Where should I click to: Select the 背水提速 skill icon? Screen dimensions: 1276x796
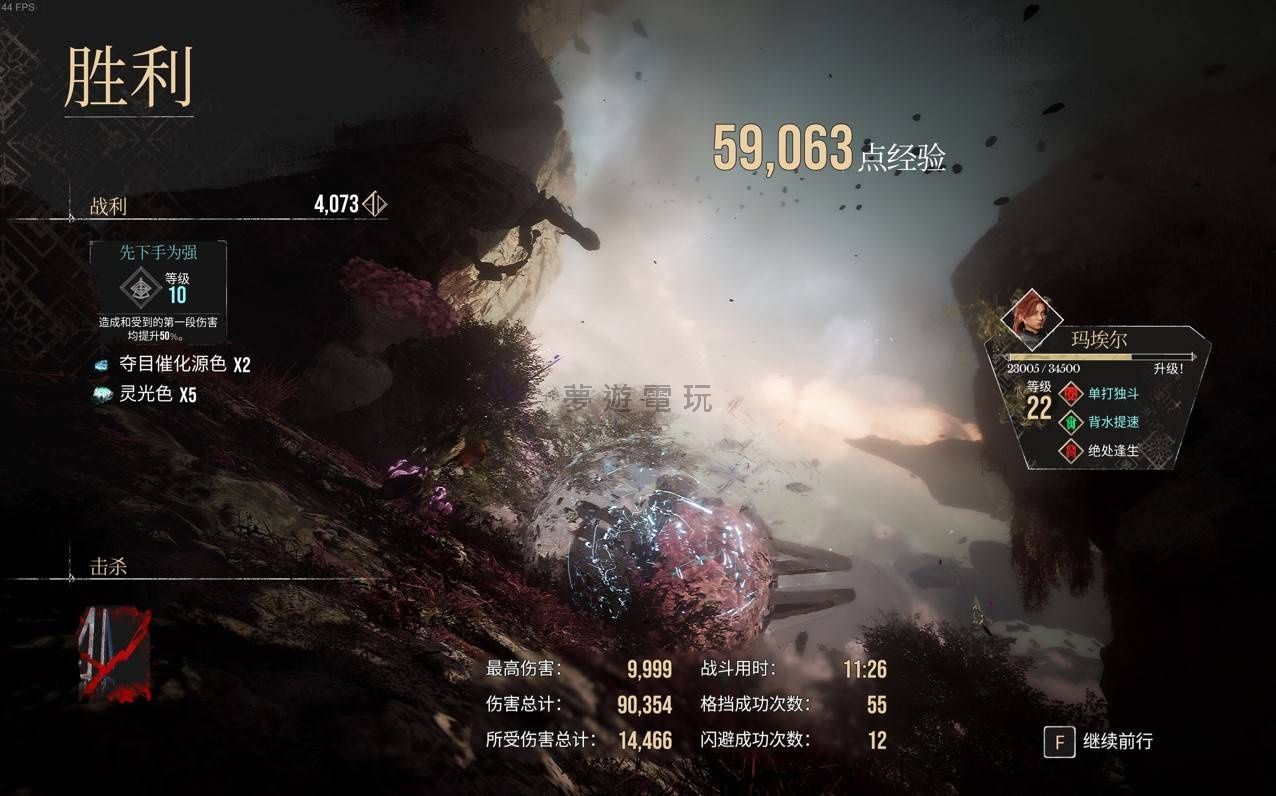tap(1071, 422)
